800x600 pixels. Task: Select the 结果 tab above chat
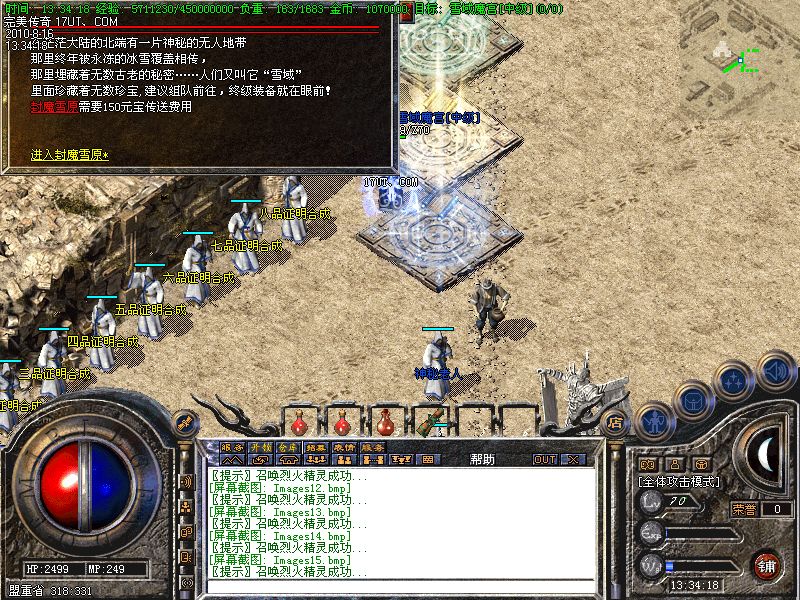[x=317, y=447]
